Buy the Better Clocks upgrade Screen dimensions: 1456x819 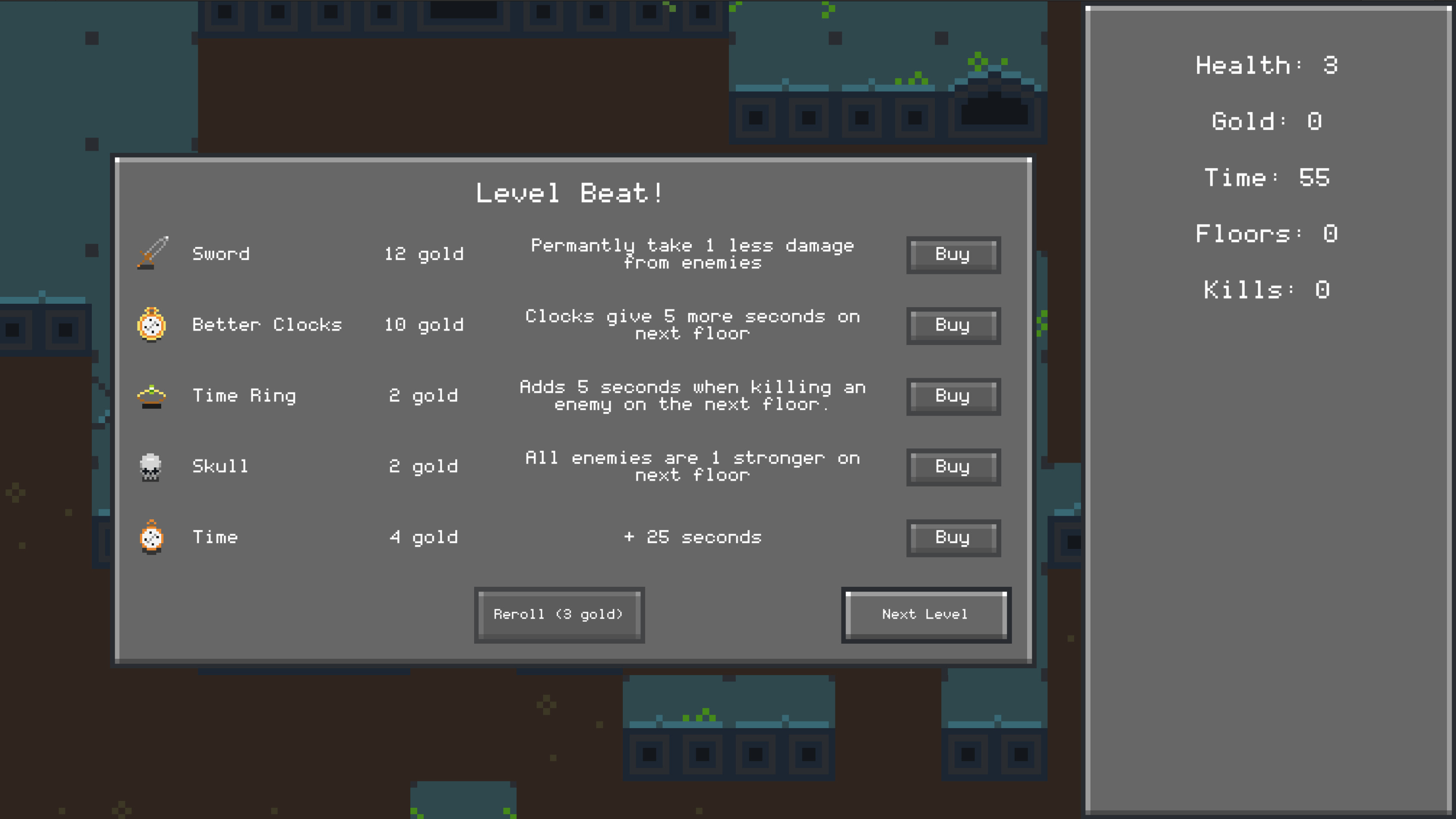click(x=953, y=325)
